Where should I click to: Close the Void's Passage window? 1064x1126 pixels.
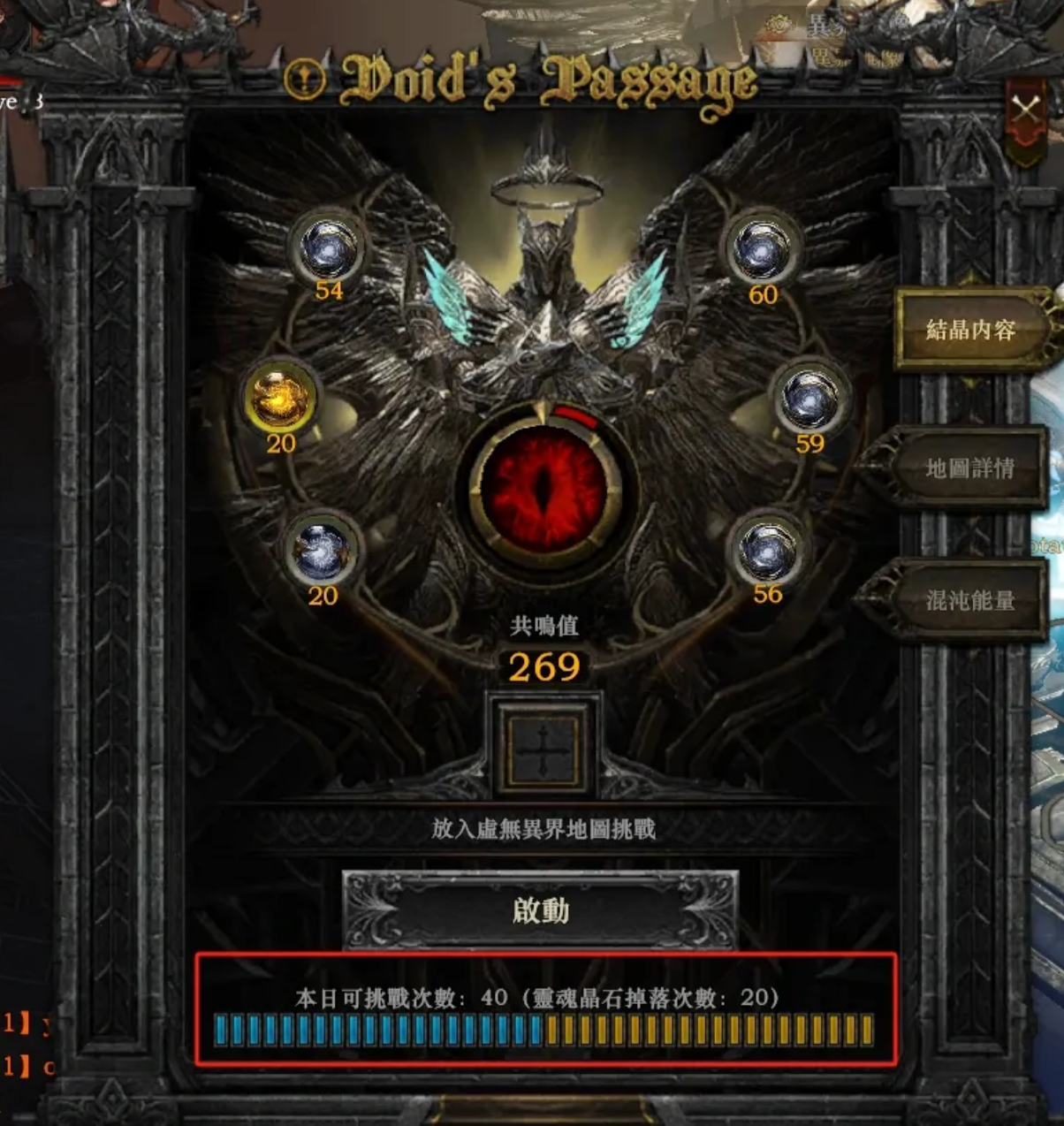point(1025,110)
